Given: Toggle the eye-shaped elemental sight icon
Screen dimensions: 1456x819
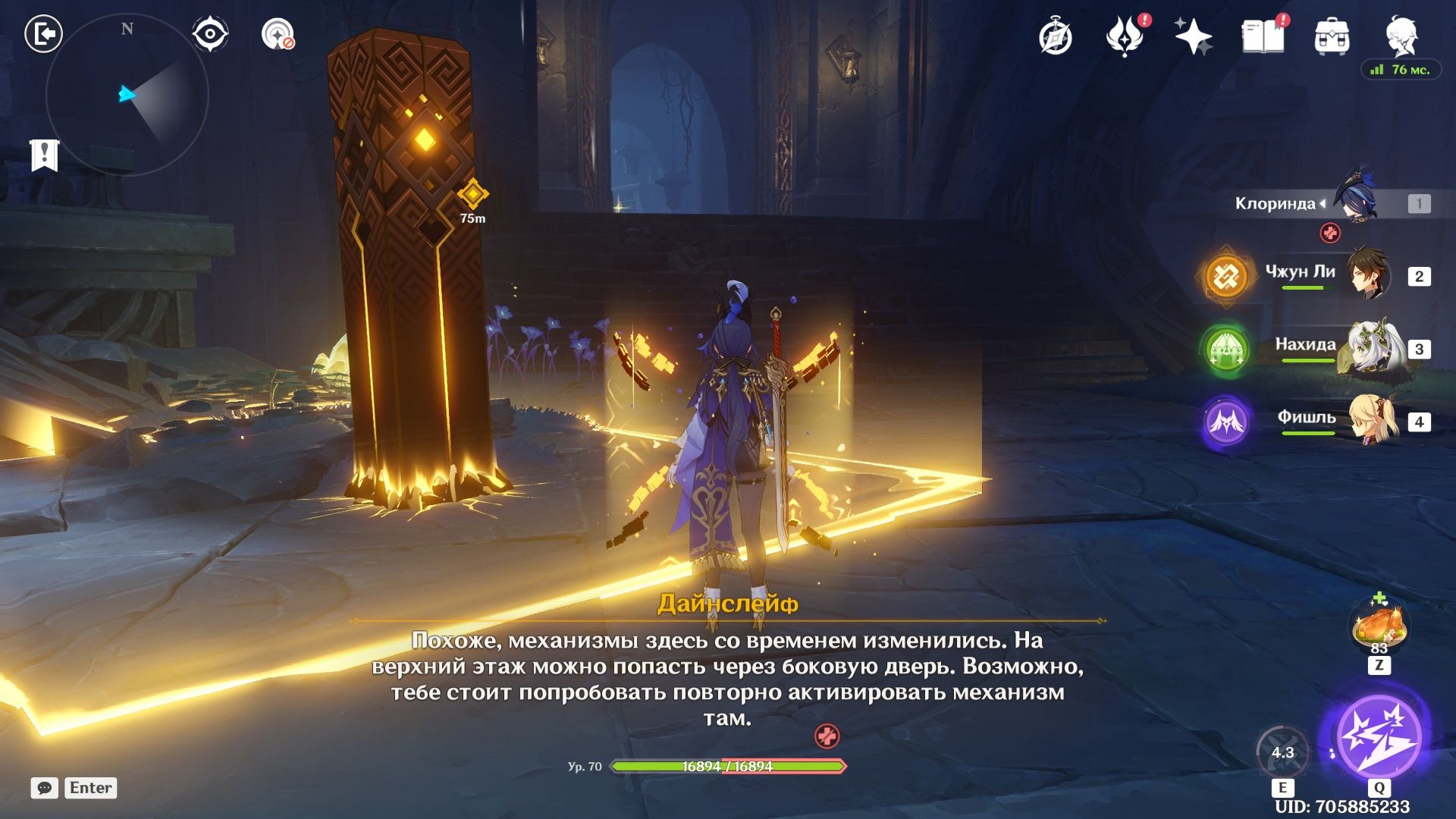Looking at the screenshot, I should coord(209,34).
